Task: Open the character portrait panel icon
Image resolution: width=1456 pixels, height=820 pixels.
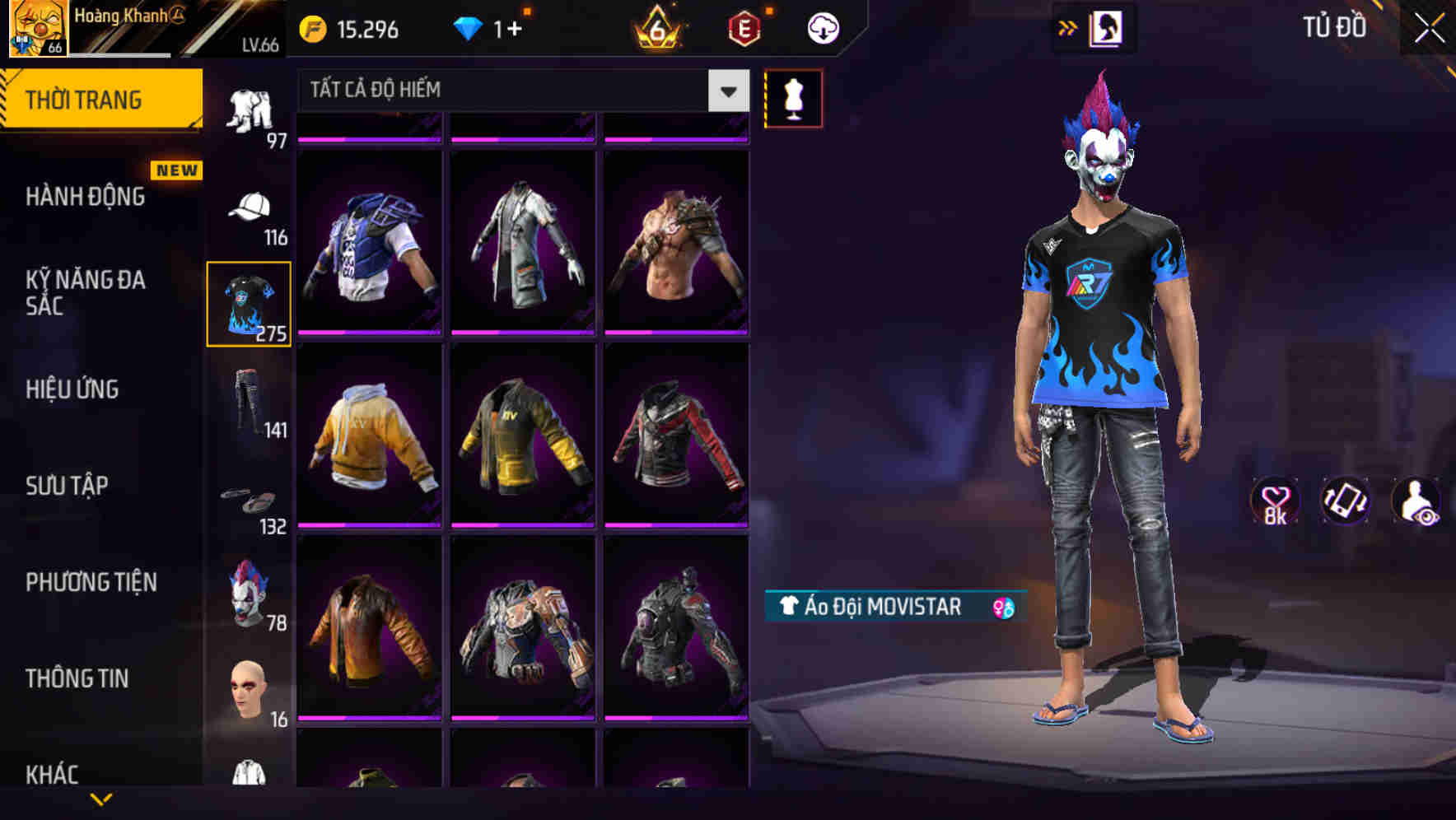Action: (1104, 27)
